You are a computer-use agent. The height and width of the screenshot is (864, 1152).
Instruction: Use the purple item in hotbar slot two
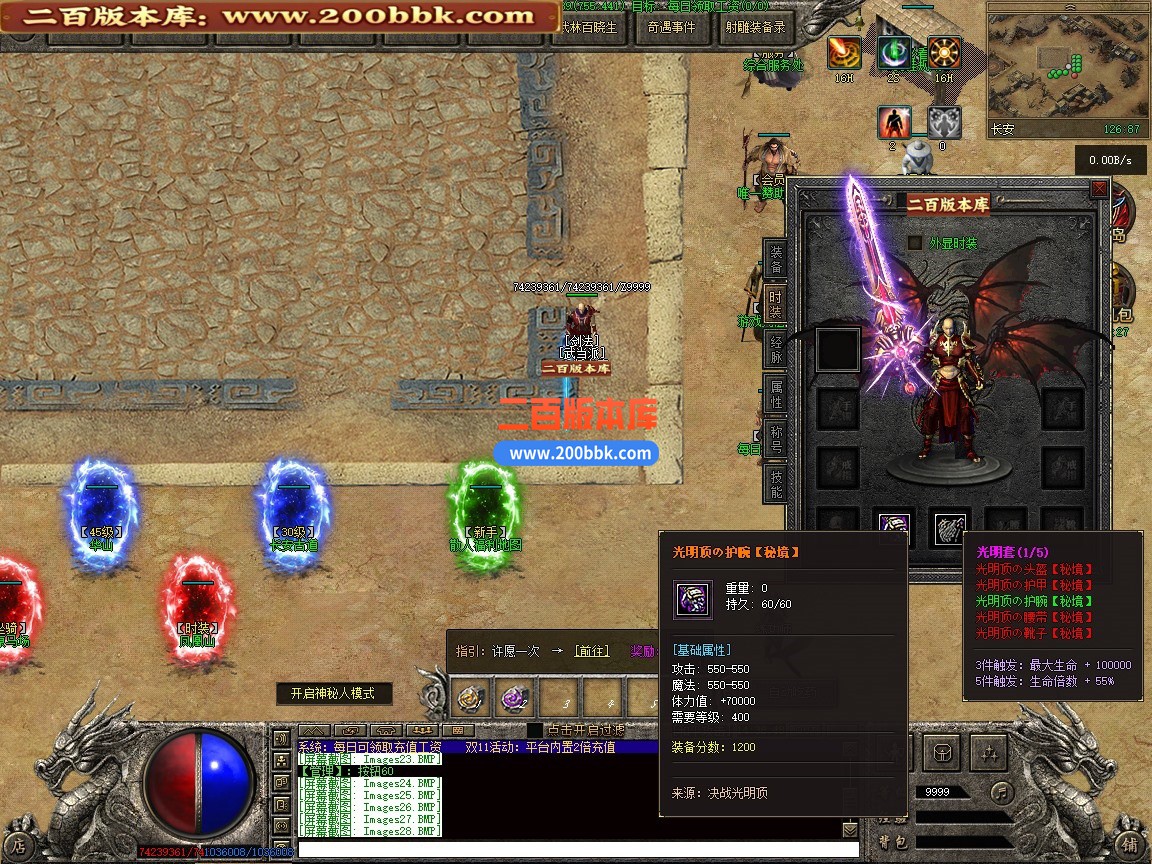pos(515,696)
